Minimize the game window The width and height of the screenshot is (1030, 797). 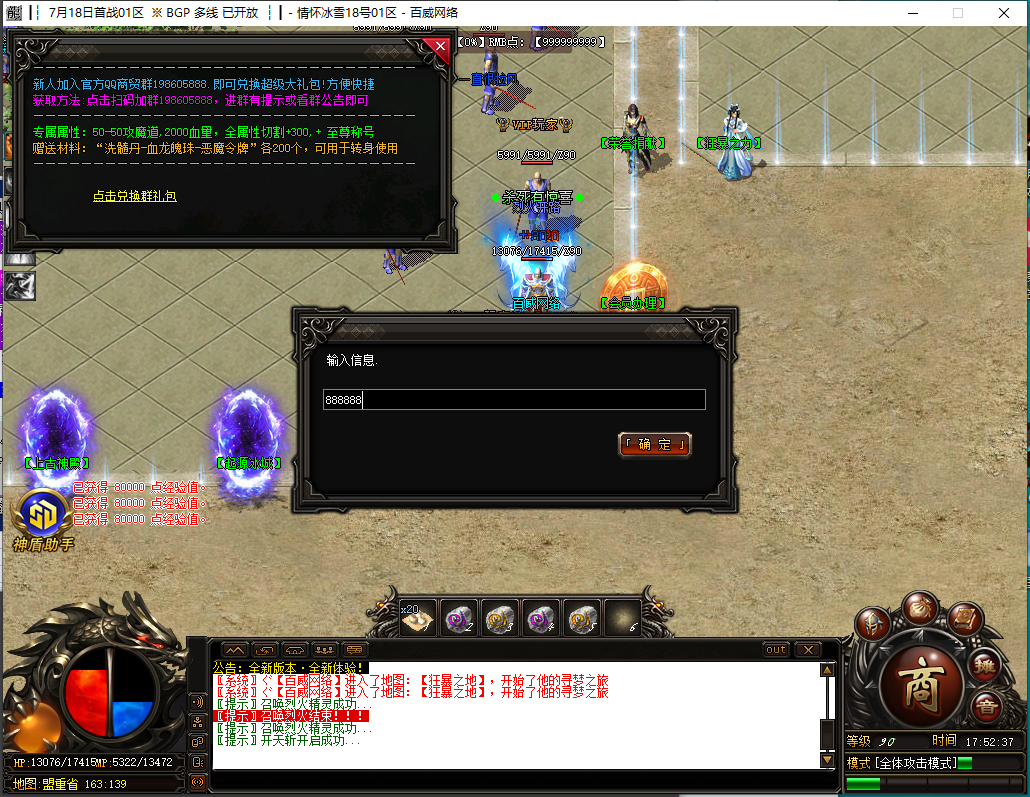pos(911,13)
